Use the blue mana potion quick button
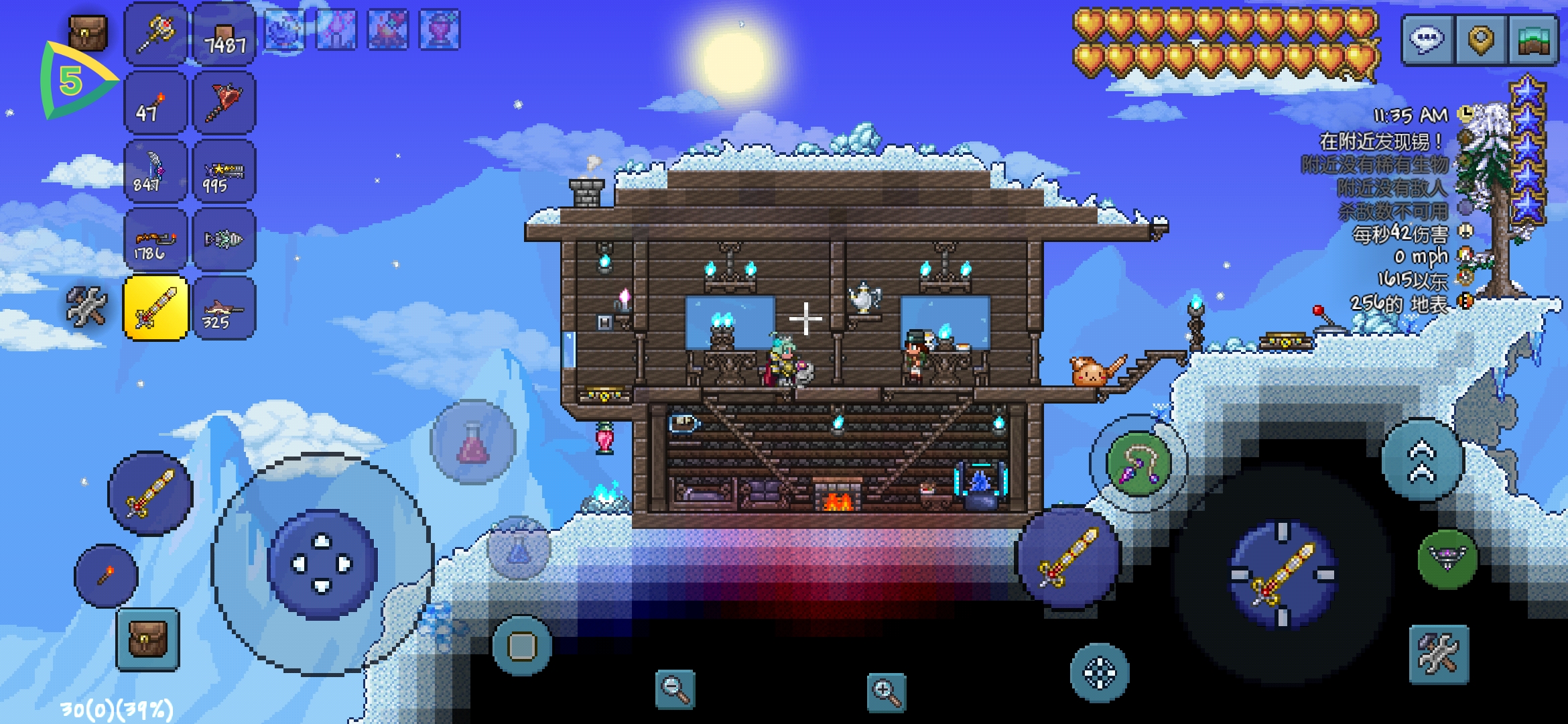Screen dimensions: 1568x724 pos(518,548)
